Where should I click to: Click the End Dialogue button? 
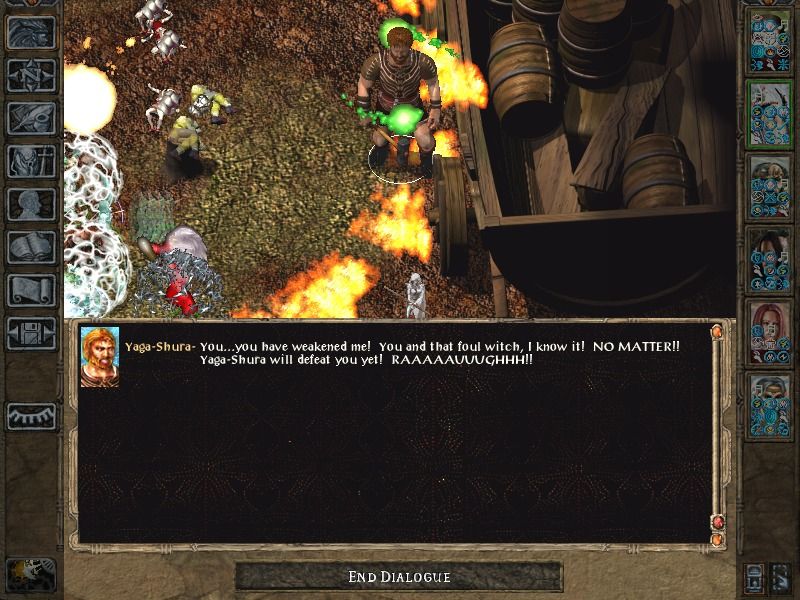(x=399, y=577)
